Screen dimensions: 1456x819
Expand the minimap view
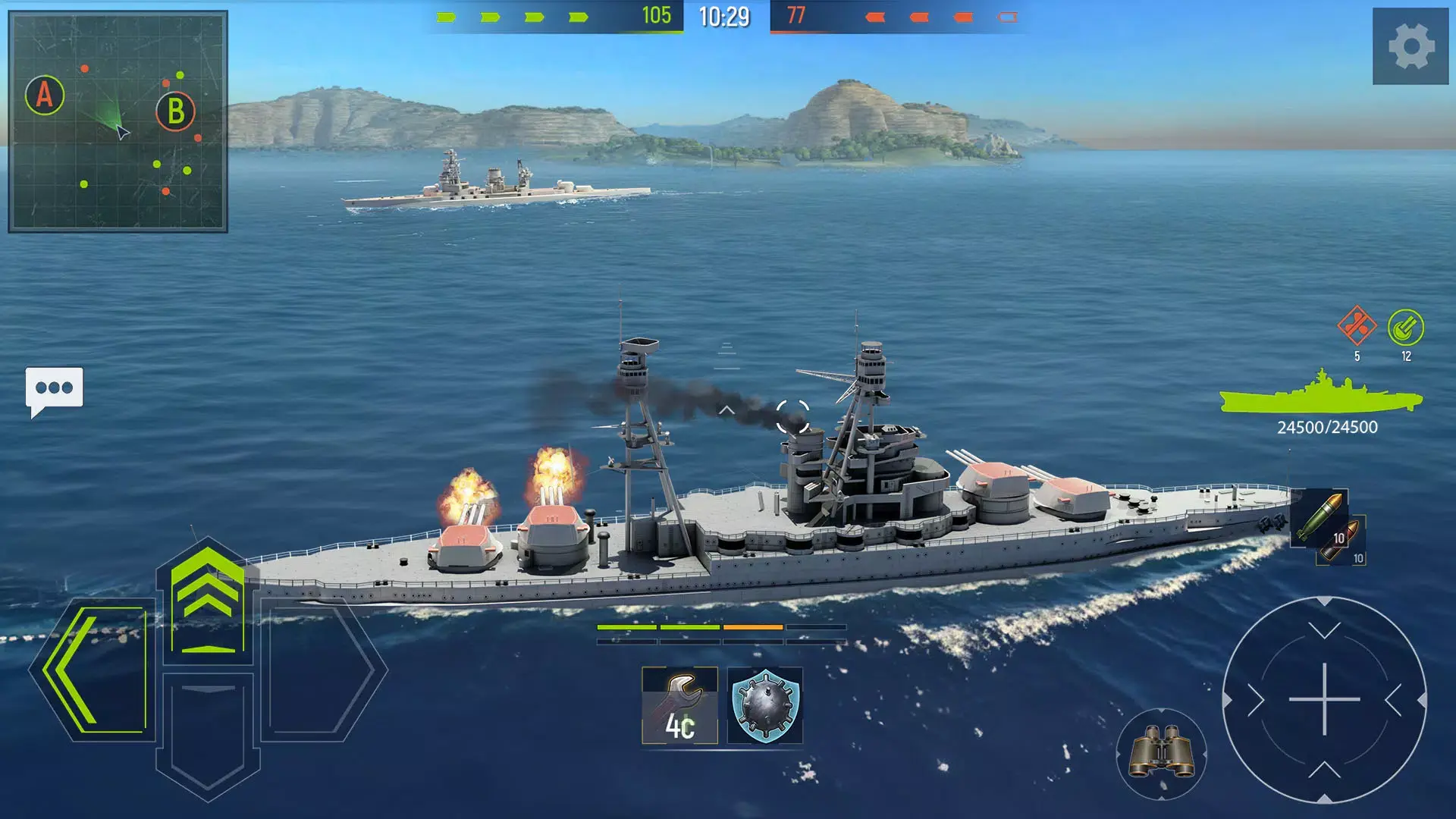118,118
